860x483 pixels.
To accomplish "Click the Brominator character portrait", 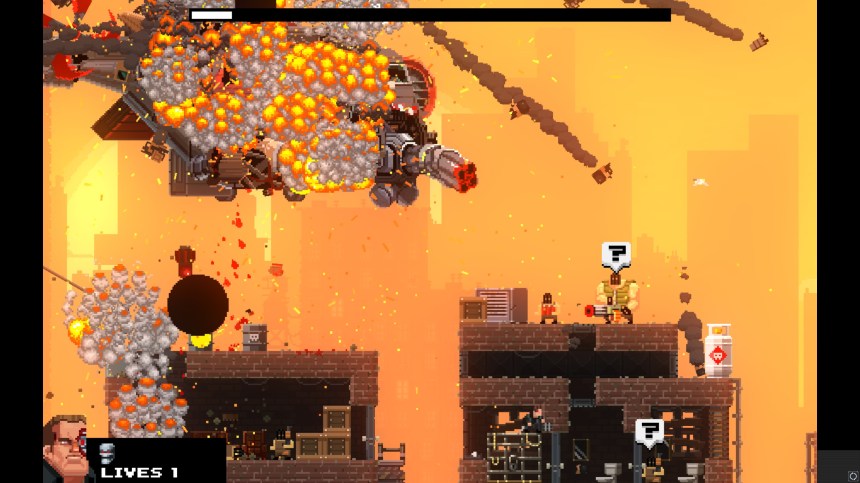I will tap(66, 450).
